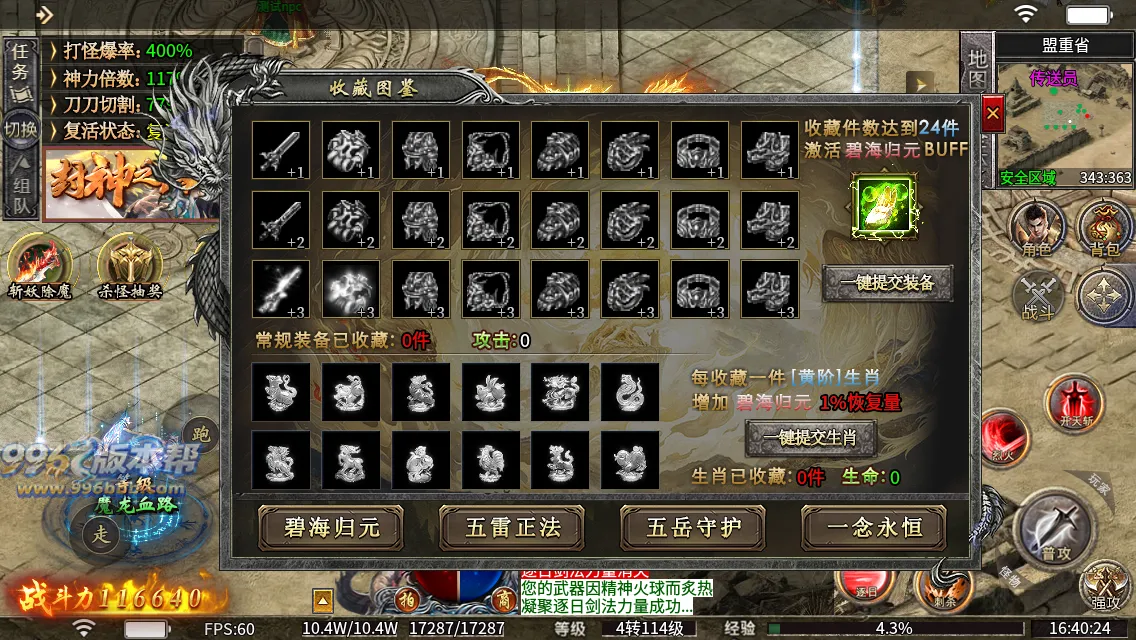Screen dimensions: 1136x640
Task: Open the 角色 character sheet
Action: [1037, 228]
